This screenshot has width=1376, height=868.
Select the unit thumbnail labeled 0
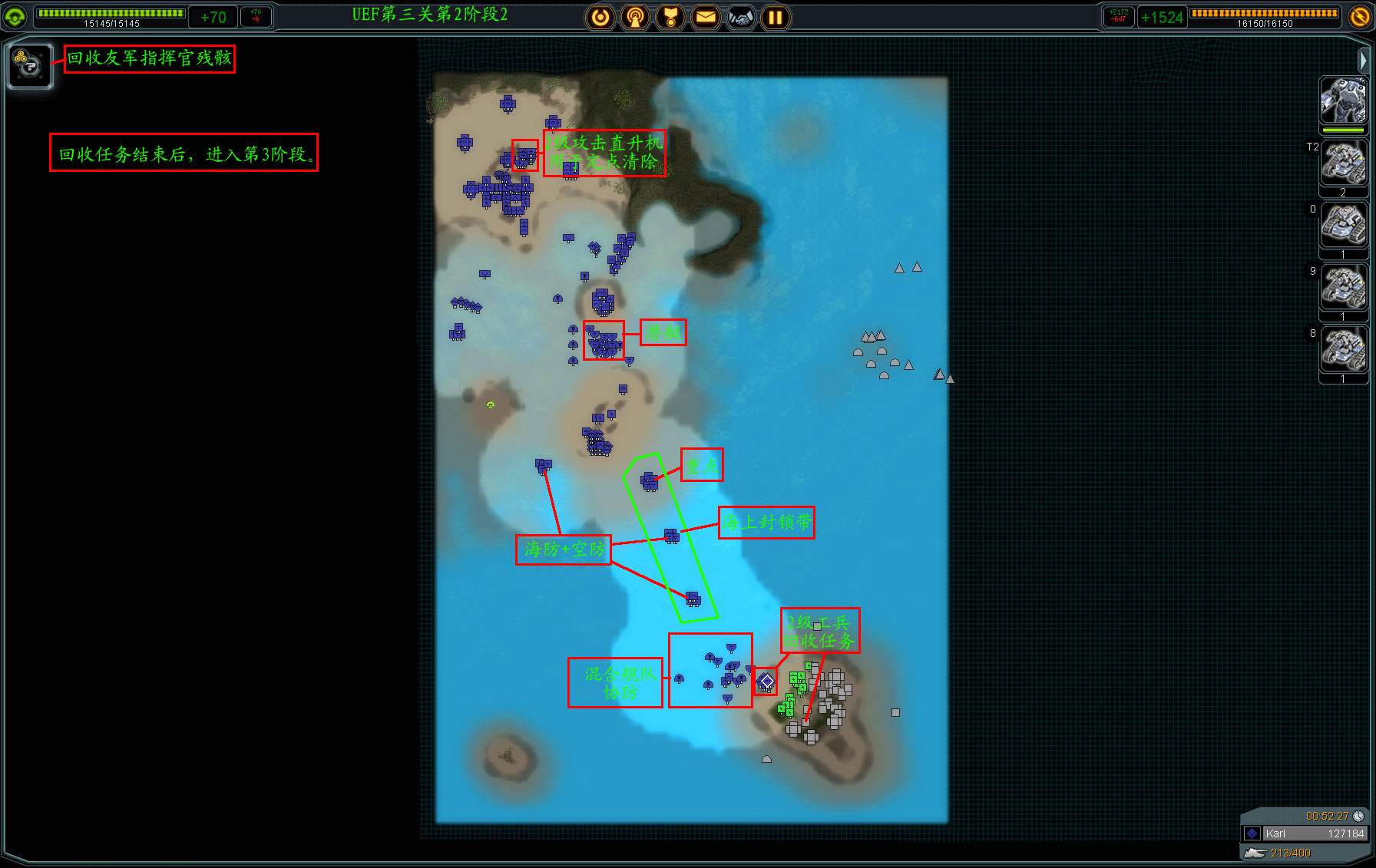pyautogui.click(x=1343, y=225)
